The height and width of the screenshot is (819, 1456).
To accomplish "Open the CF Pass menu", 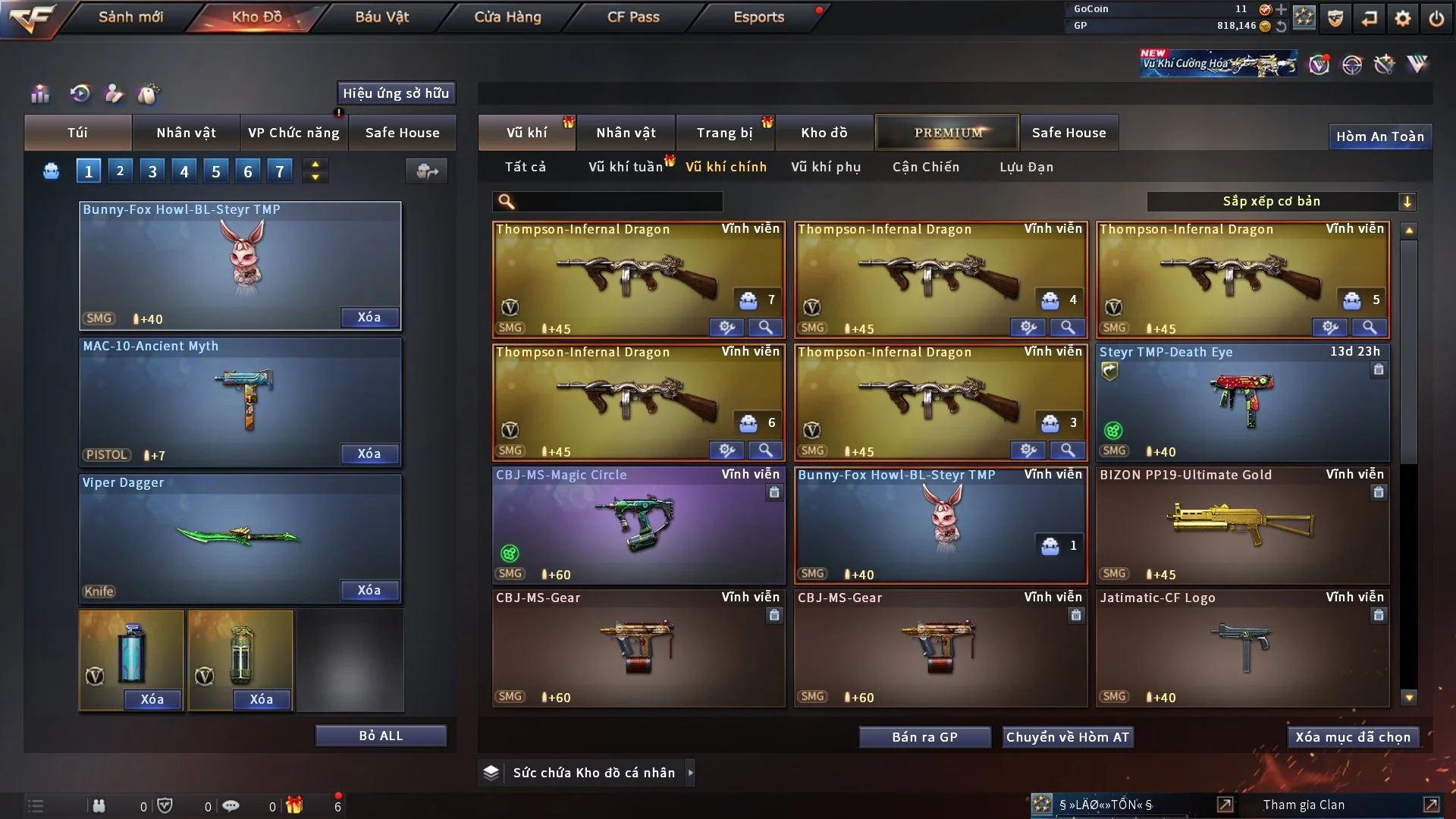I will pos(633,17).
